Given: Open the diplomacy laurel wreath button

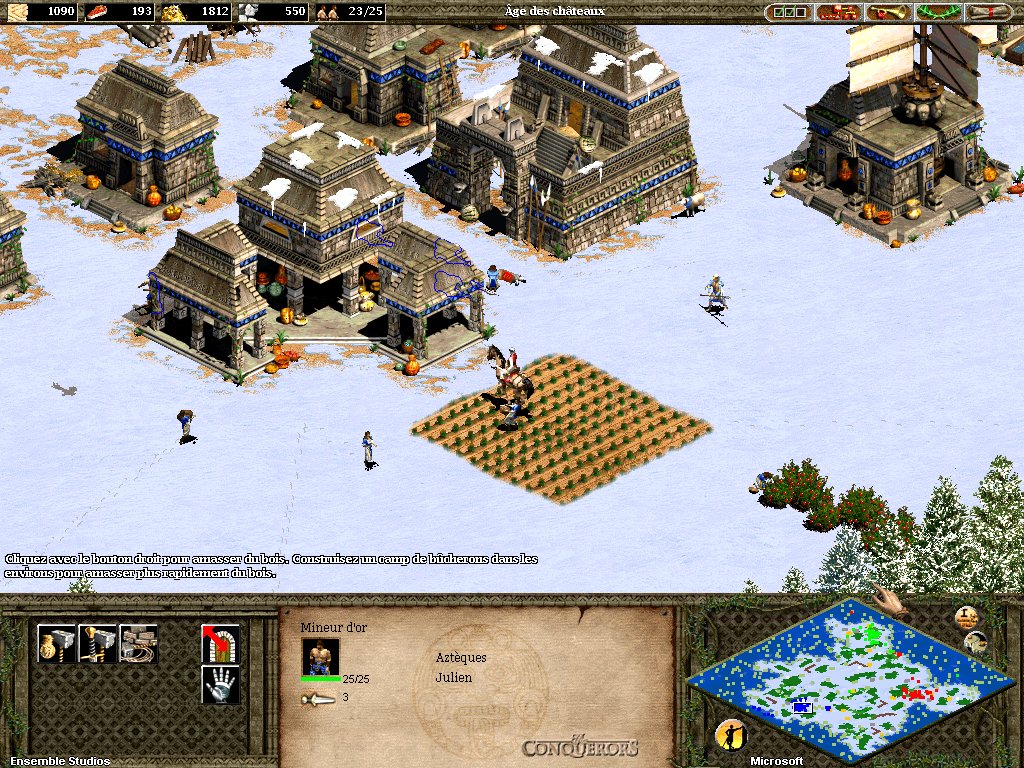Looking at the screenshot, I should pos(937,12).
